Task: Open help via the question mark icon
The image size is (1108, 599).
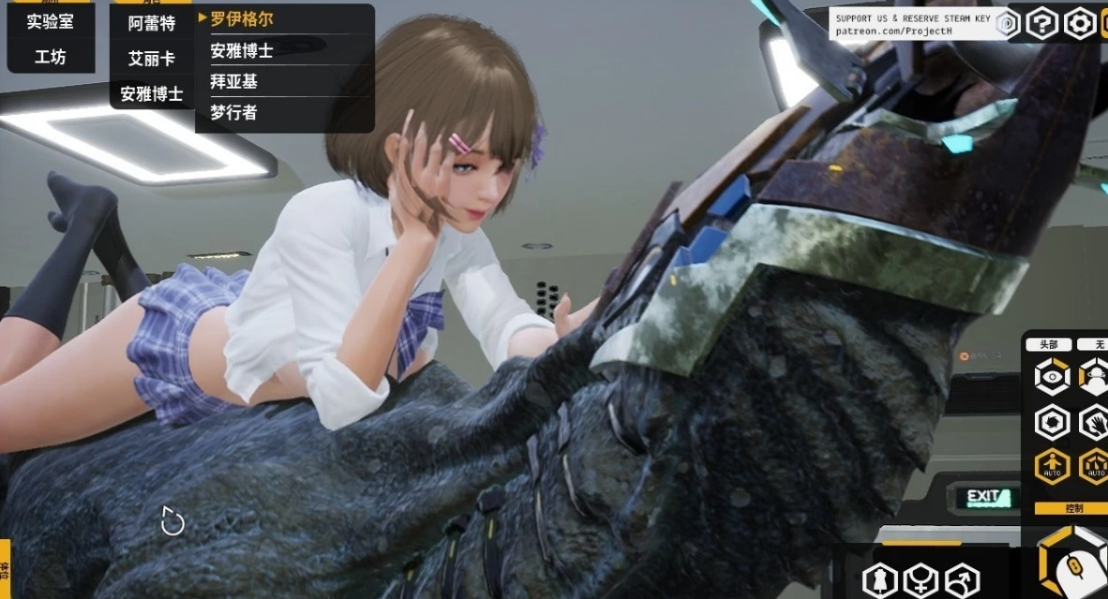Action: [1042, 23]
